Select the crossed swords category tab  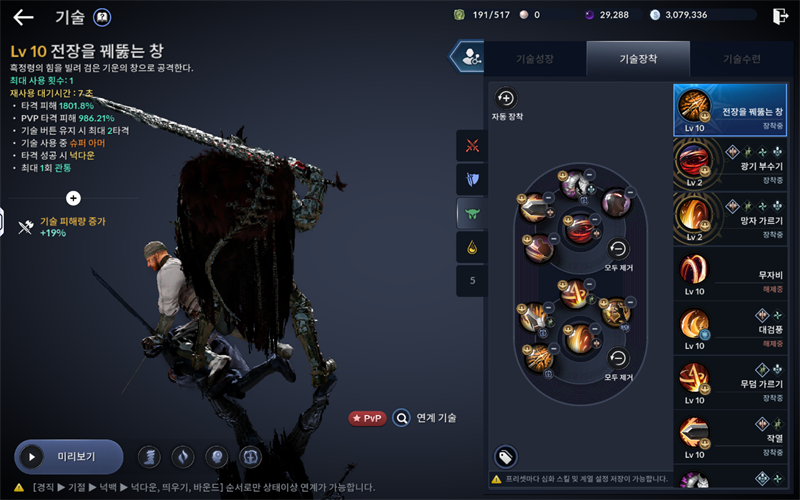point(472,146)
